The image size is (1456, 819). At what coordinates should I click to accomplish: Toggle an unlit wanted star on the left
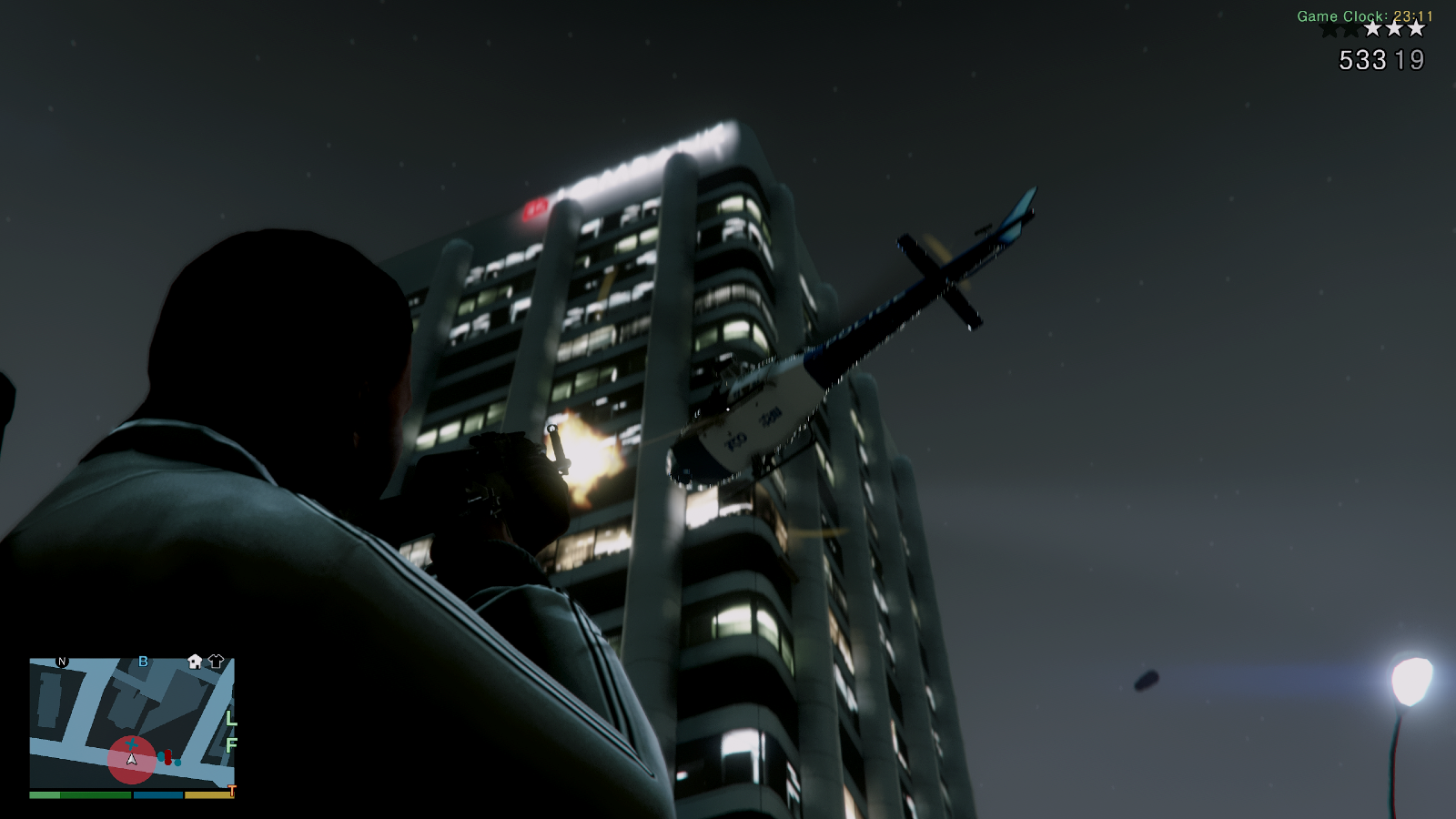1330,29
